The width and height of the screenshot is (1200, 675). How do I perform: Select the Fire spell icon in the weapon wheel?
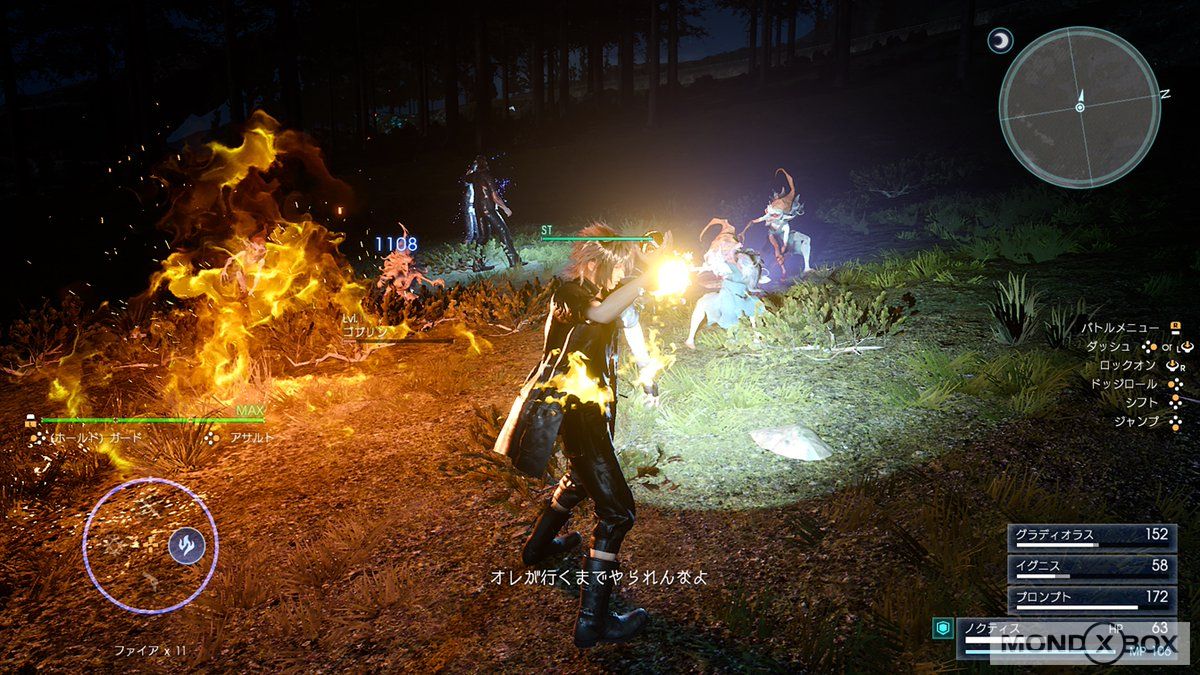coord(186,545)
